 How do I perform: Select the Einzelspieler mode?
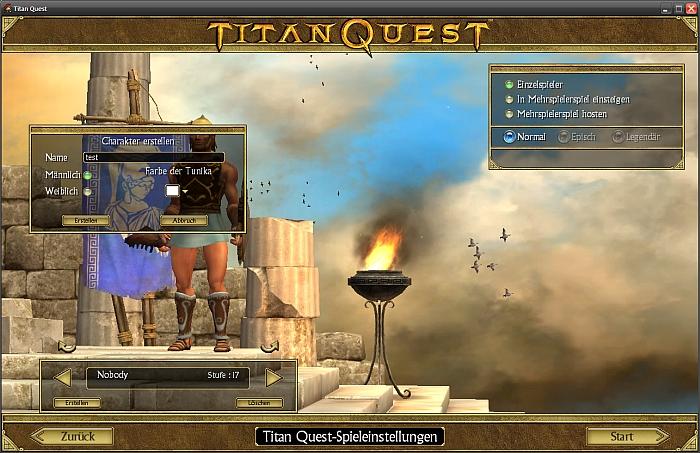[510, 85]
